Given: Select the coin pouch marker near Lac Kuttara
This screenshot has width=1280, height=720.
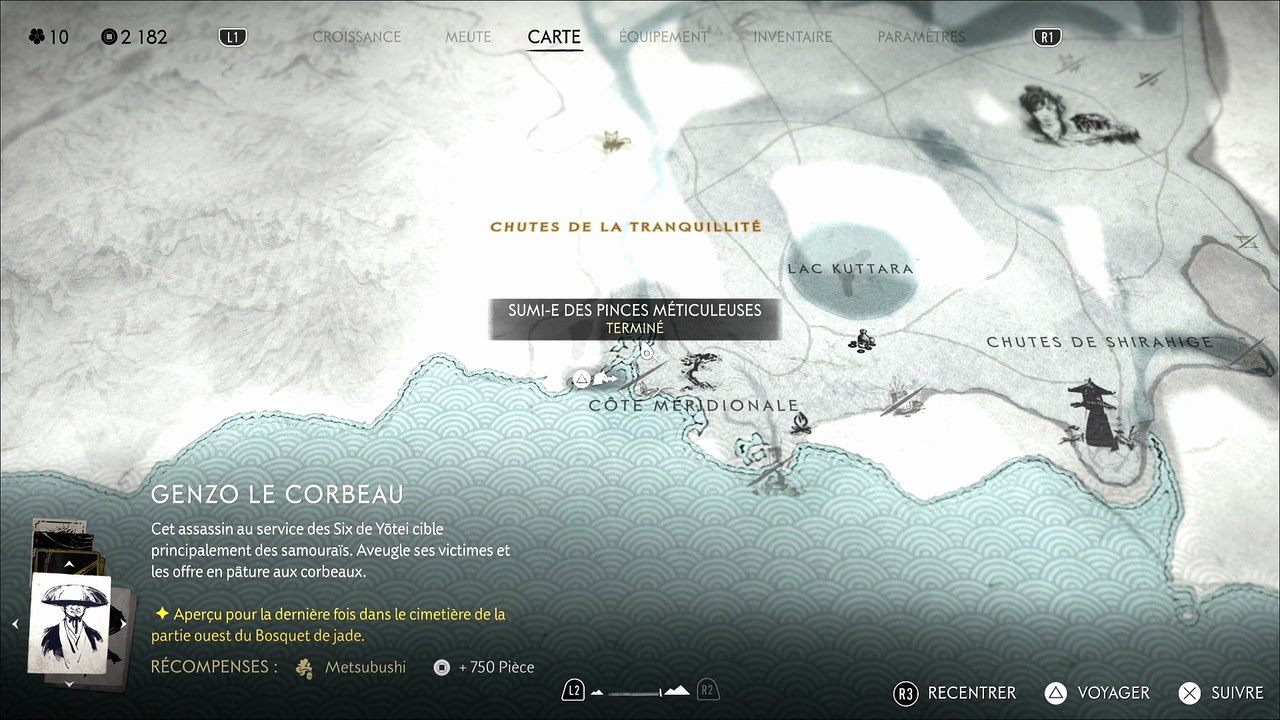Looking at the screenshot, I should pos(862,341).
